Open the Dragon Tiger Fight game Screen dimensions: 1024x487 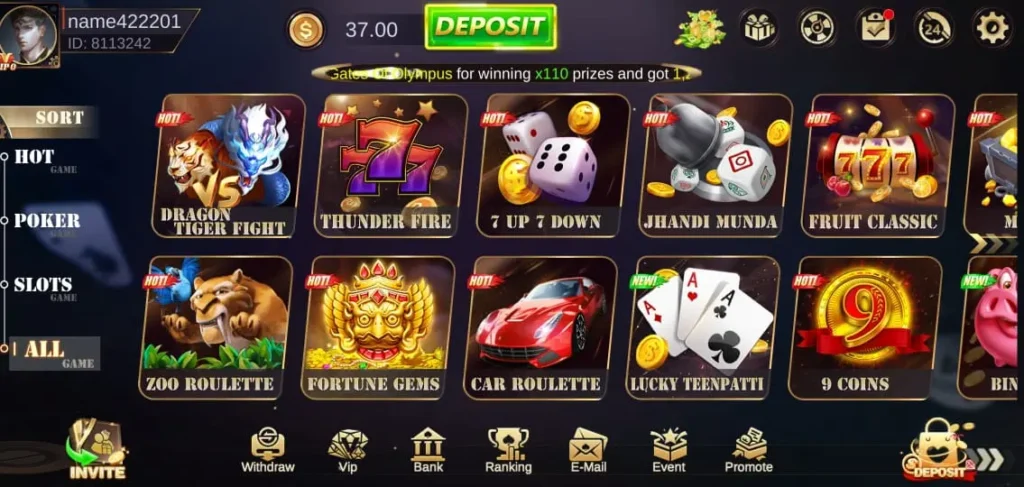228,165
